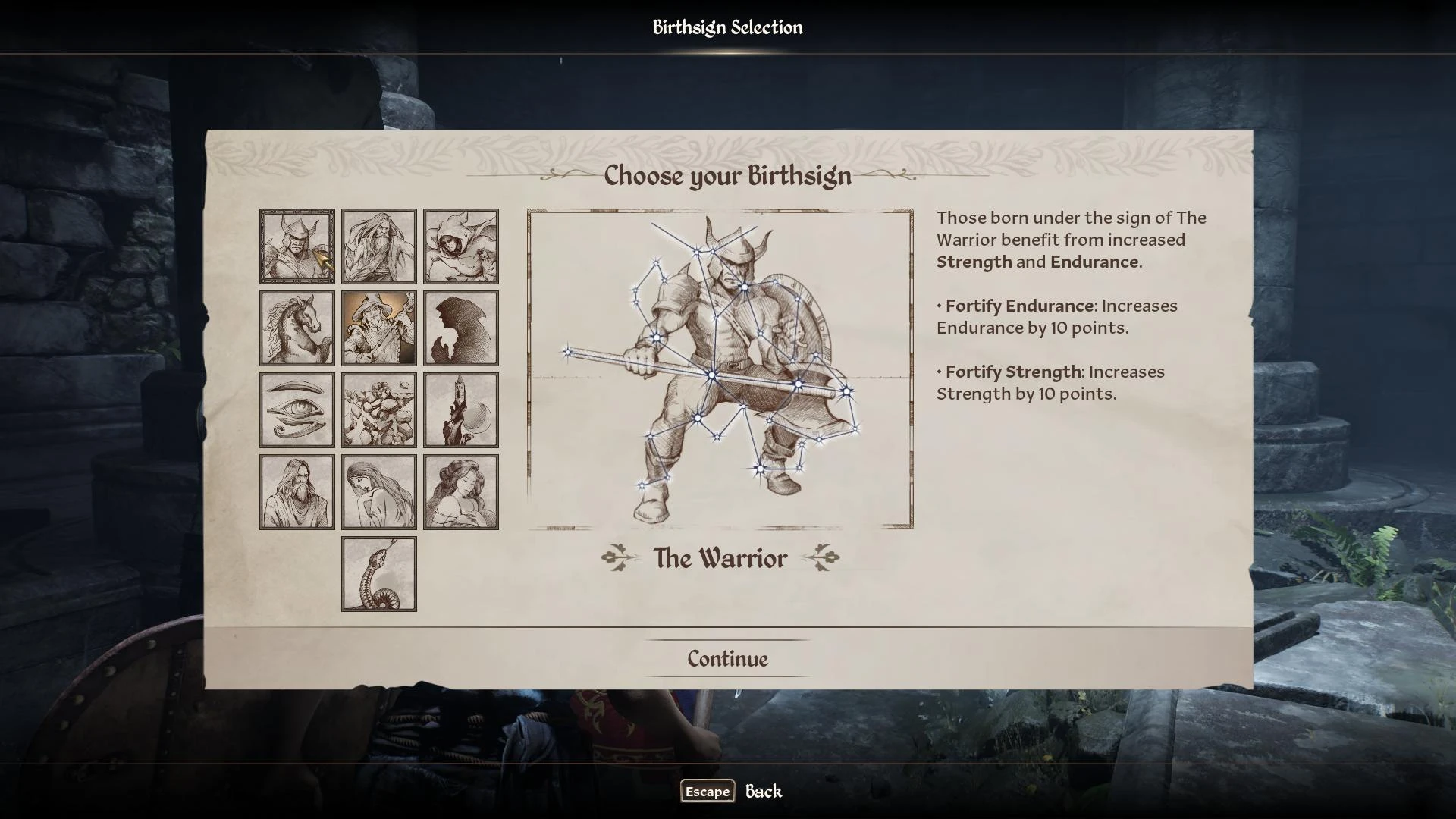1456x819 pixels.
Task: Click the Choose your Birthsign title
Action: click(726, 177)
